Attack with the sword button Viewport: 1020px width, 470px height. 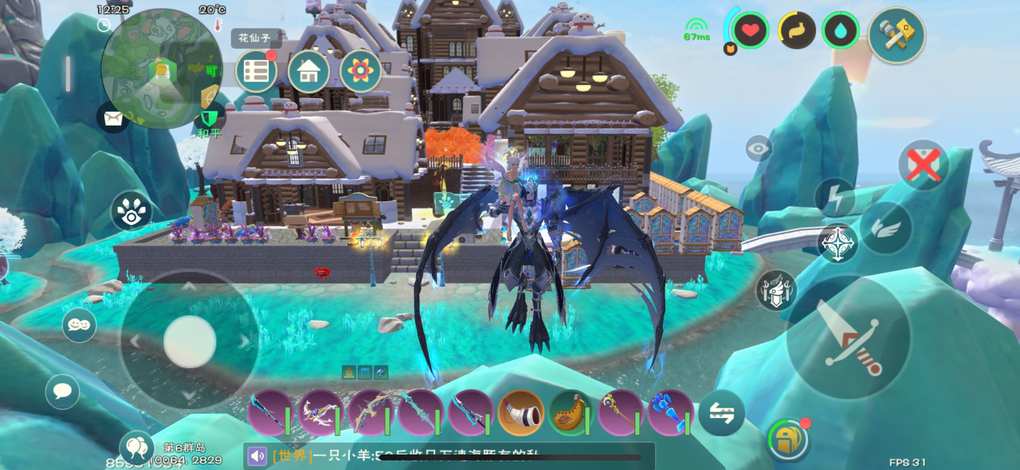click(x=849, y=338)
